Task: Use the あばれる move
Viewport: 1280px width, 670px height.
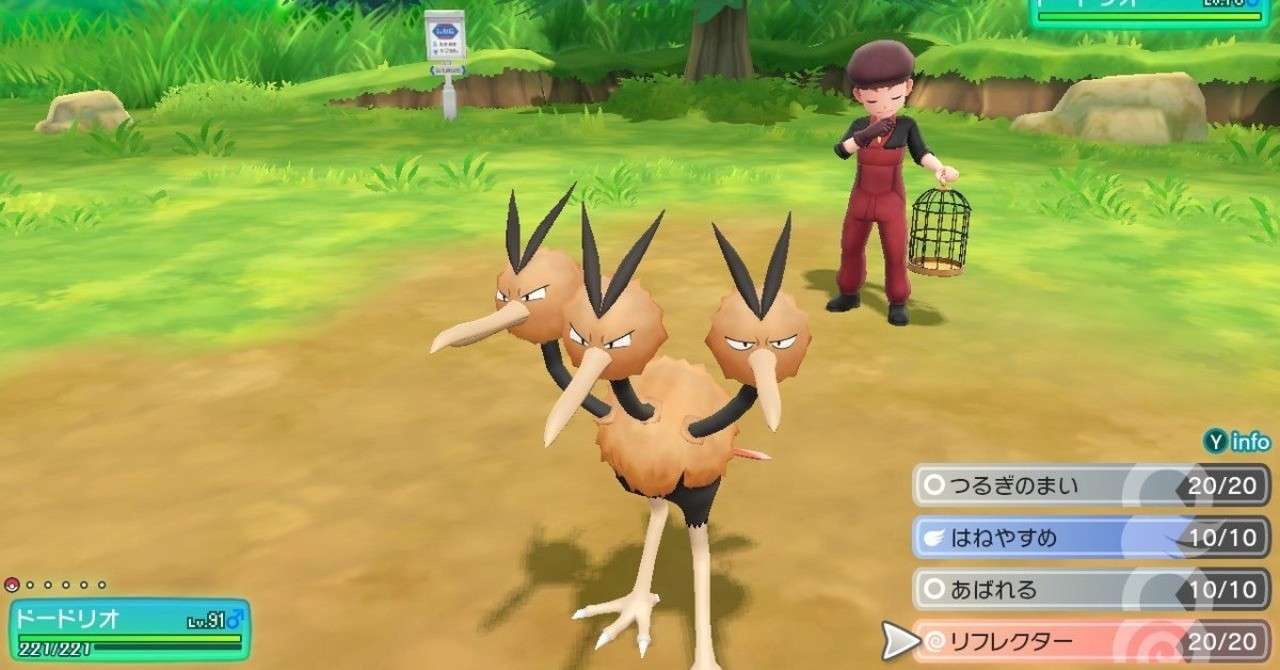Action: [1090, 590]
